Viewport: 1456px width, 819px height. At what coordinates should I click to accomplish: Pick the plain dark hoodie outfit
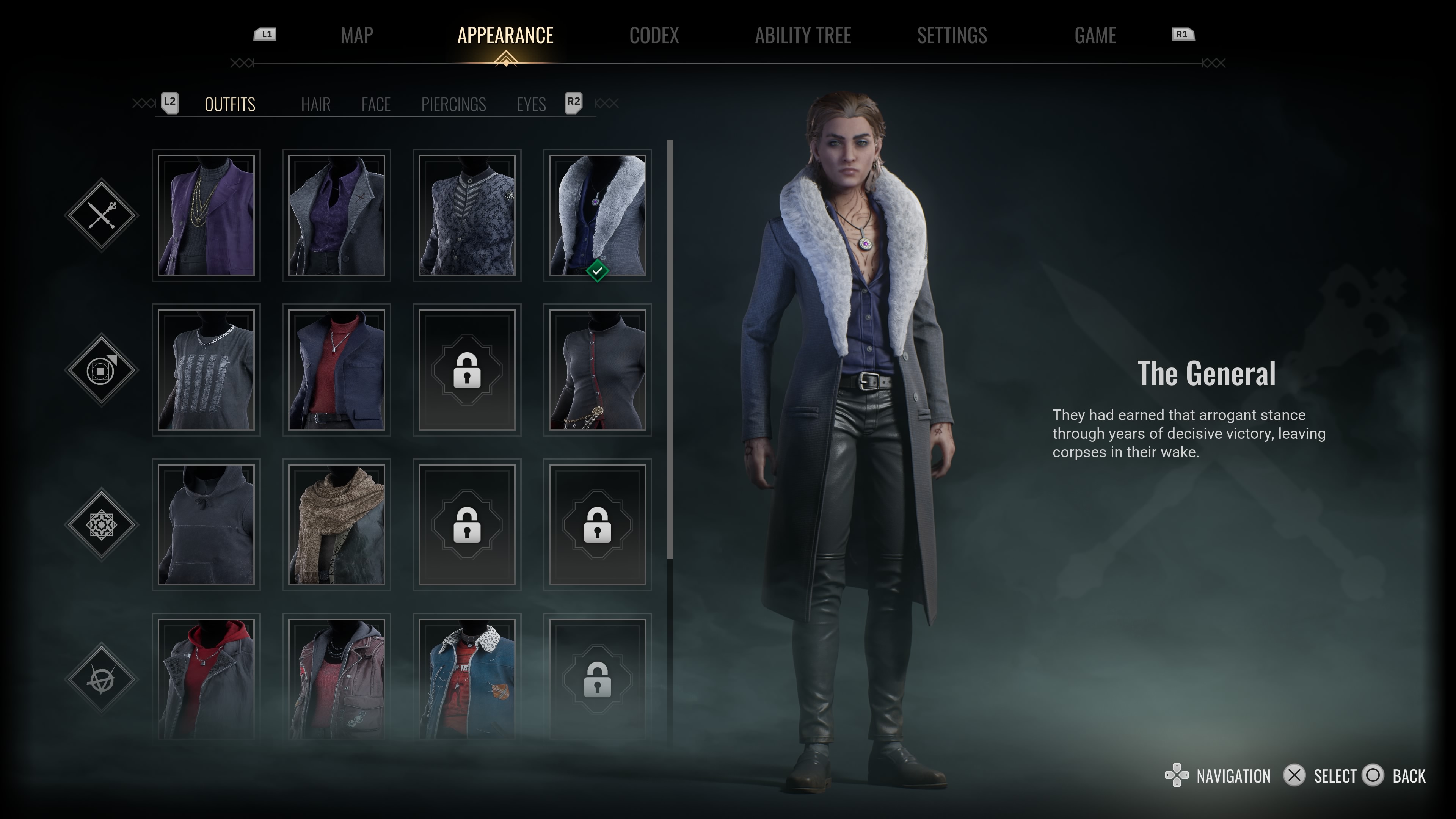click(x=206, y=524)
